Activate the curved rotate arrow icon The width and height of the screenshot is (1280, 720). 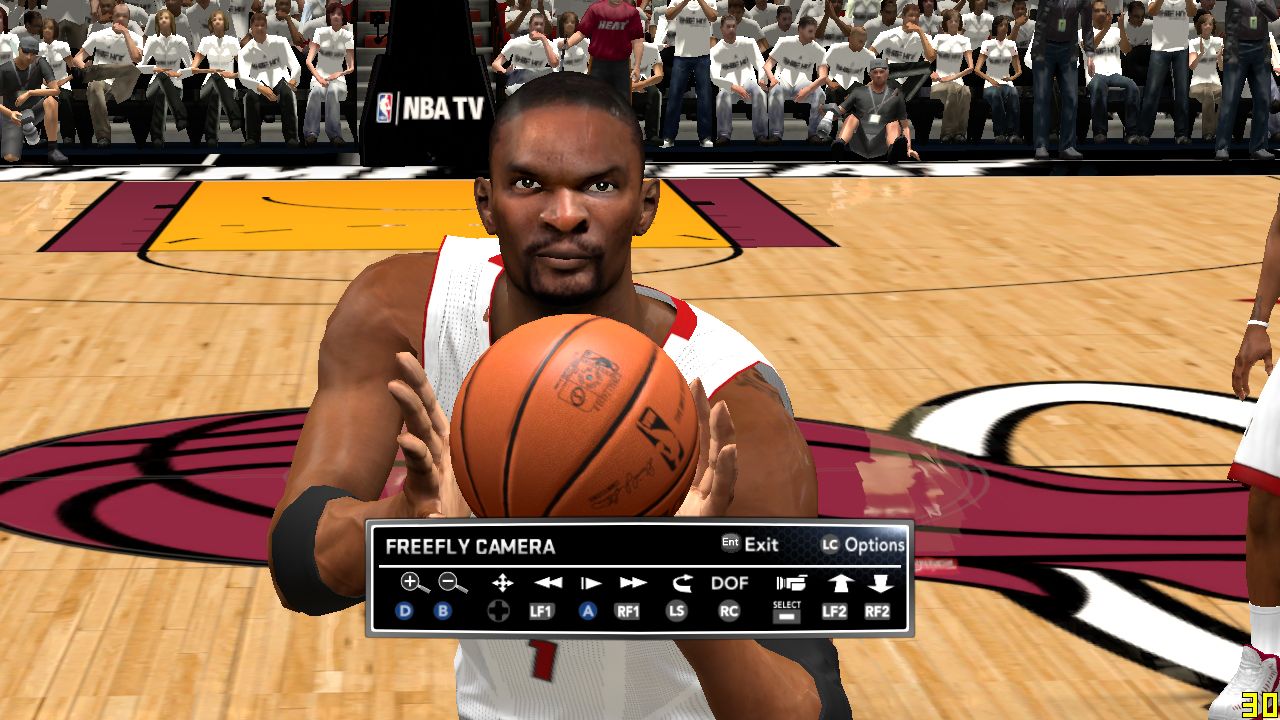tap(682, 582)
